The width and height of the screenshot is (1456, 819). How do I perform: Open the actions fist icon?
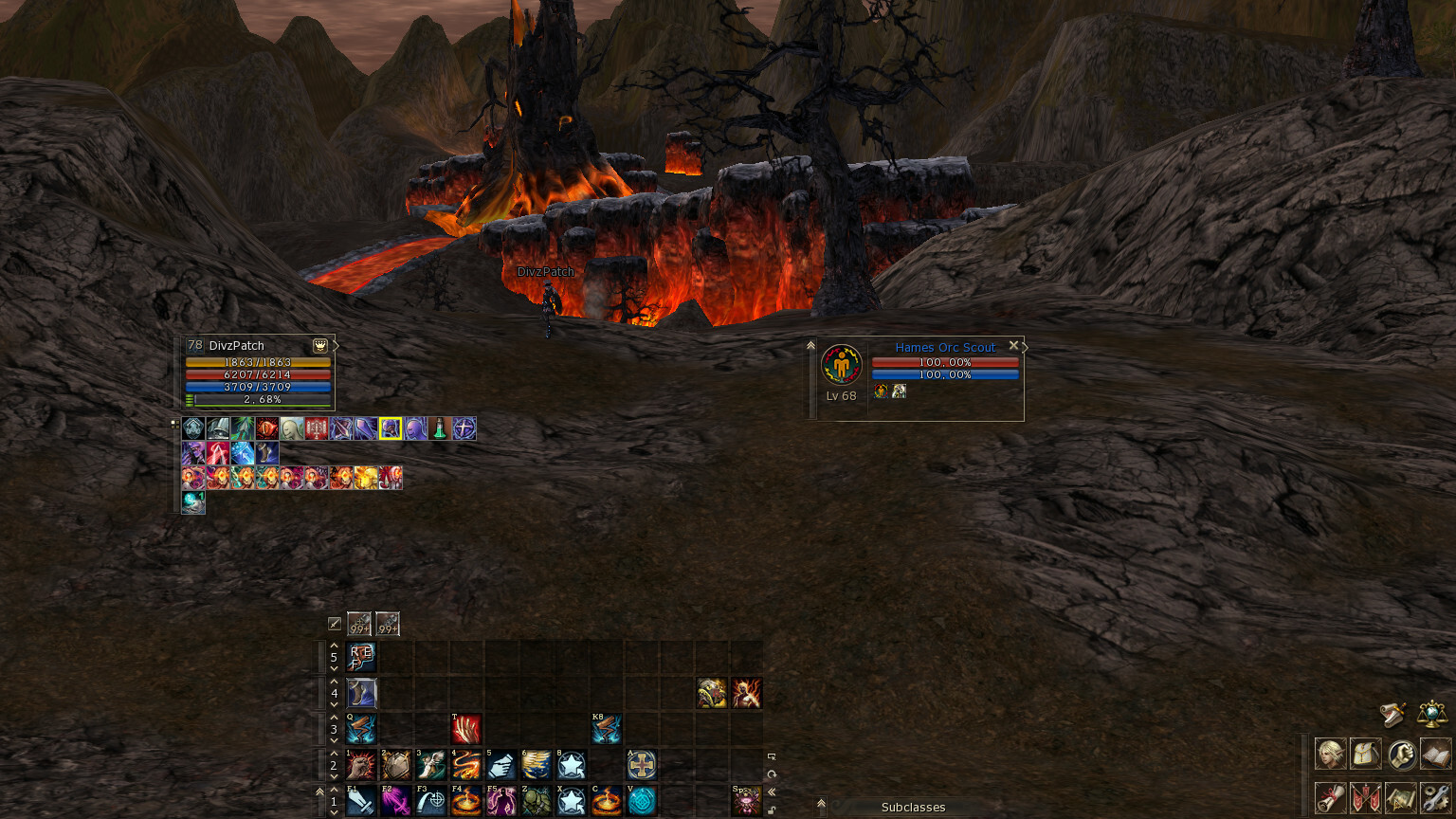tap(1401, 755)
